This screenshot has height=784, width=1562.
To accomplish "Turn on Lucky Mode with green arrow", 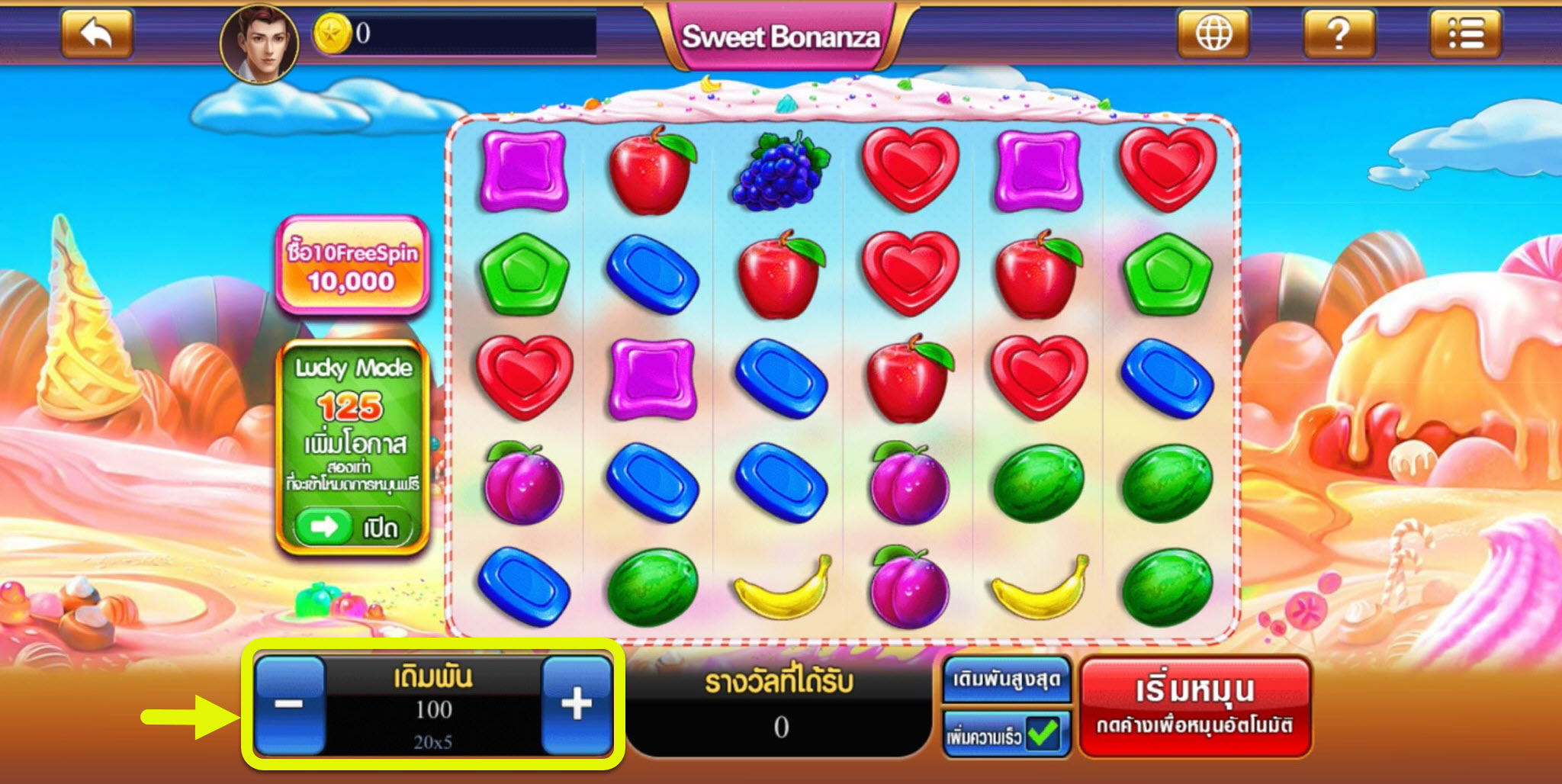I will (x=324, y=527).
